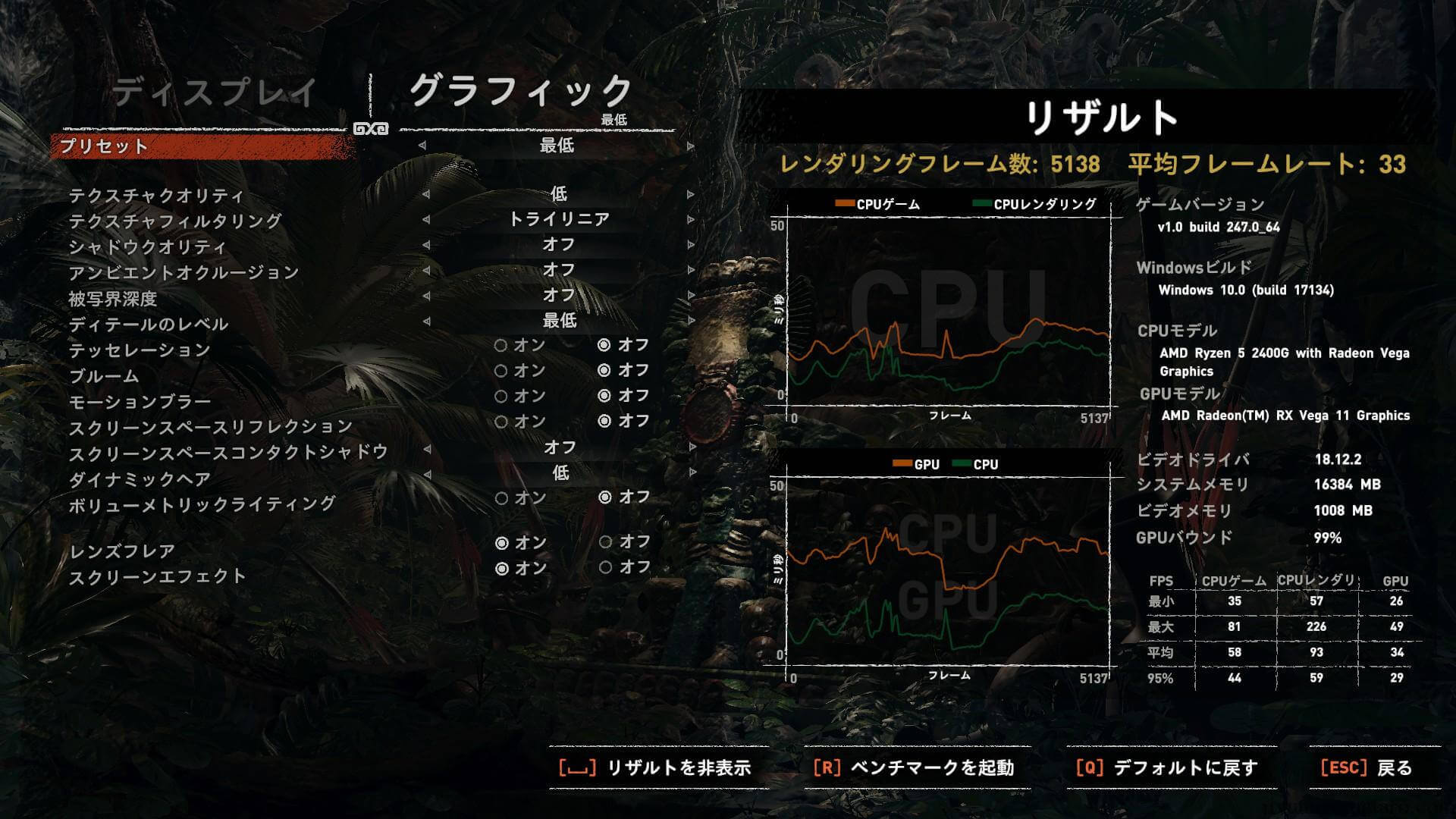Viewport: 1456px width, 819px height.
Task: Increase テクスチャフィルタリング with the right arrow
Action: coord(690,220)
